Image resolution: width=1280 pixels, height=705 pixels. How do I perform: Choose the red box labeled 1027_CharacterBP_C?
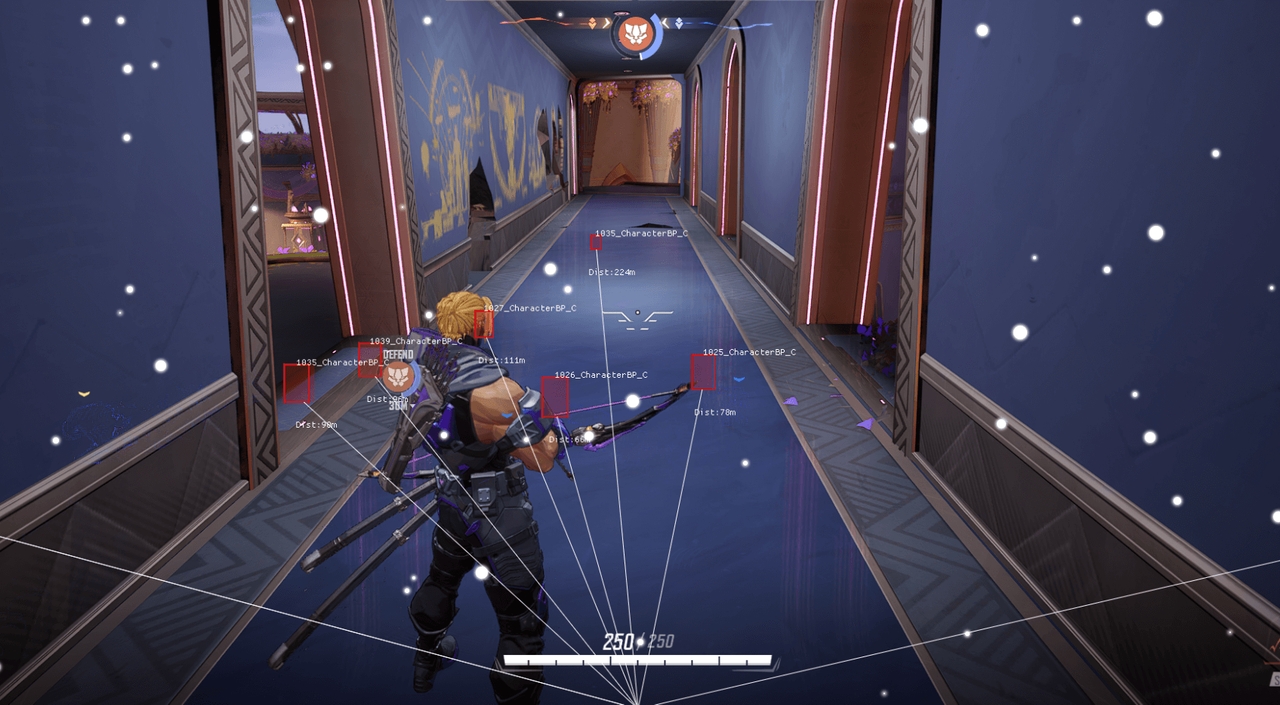click(484, 324)
